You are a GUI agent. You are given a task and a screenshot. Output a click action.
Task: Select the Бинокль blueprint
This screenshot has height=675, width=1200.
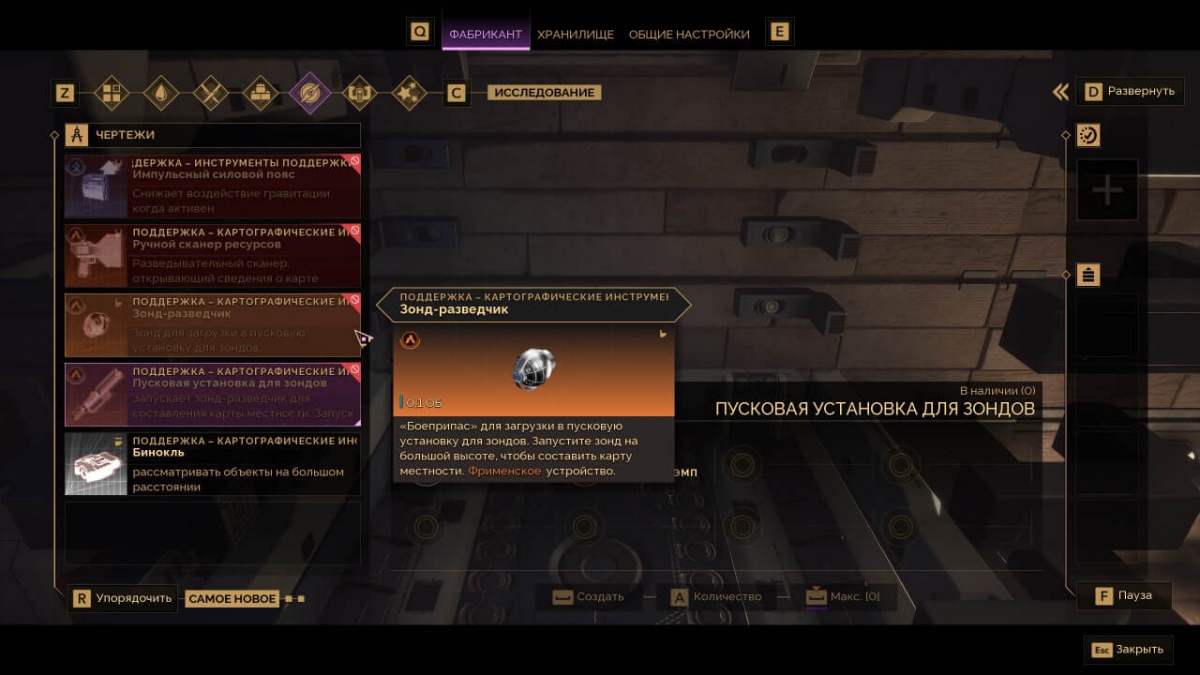tap(212, 463)
